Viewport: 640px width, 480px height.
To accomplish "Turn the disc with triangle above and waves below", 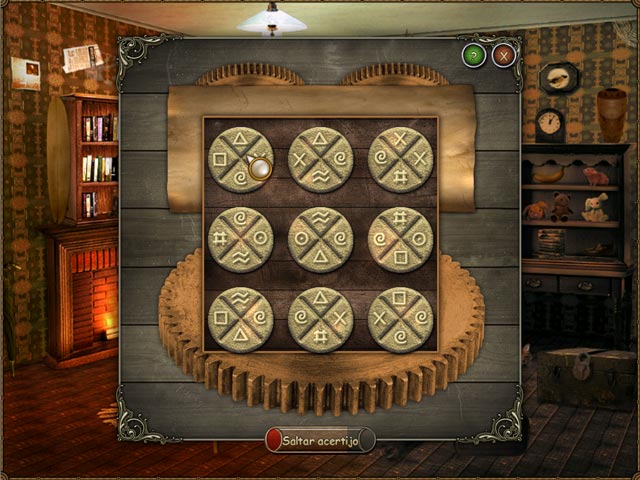I will pyautogui.click(x=320, y=160).
